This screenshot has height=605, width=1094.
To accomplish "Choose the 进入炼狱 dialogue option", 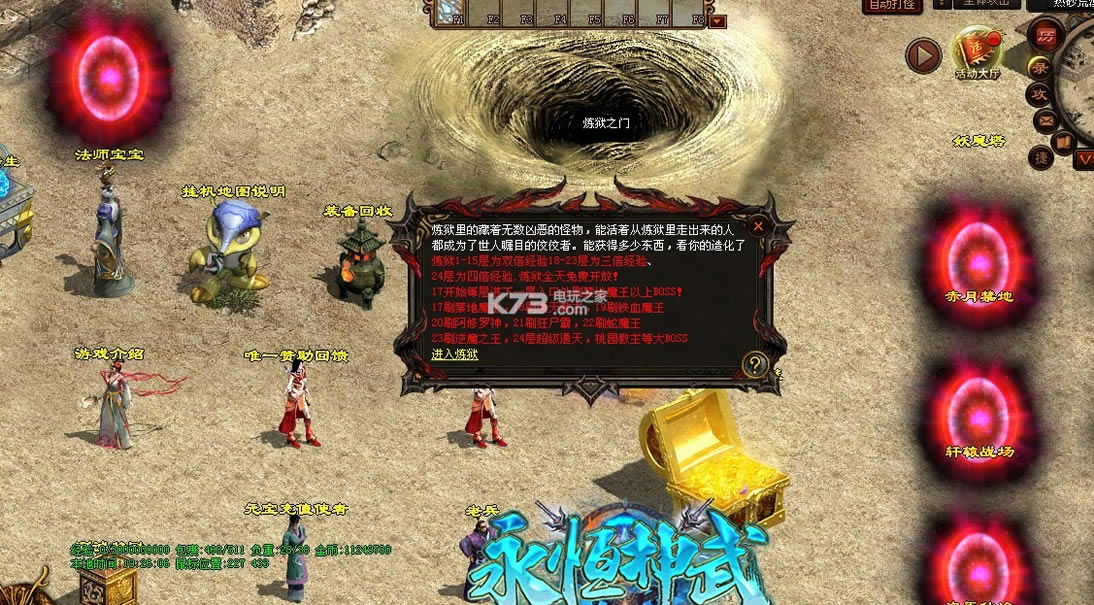I will pyautogui.click(x=455, y=354).
